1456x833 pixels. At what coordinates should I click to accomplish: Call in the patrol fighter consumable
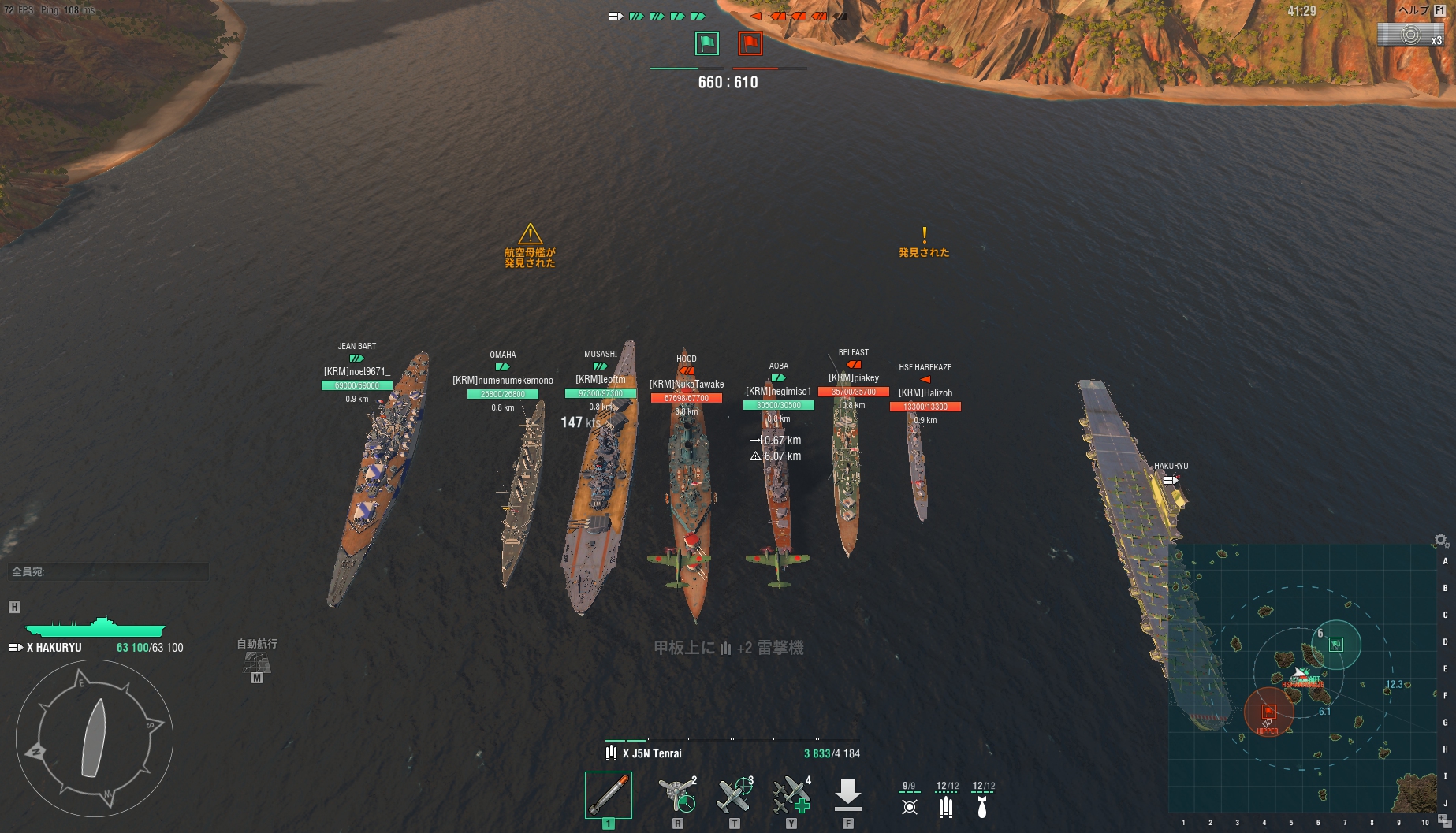pyautogui.click(x=735, y=795)
